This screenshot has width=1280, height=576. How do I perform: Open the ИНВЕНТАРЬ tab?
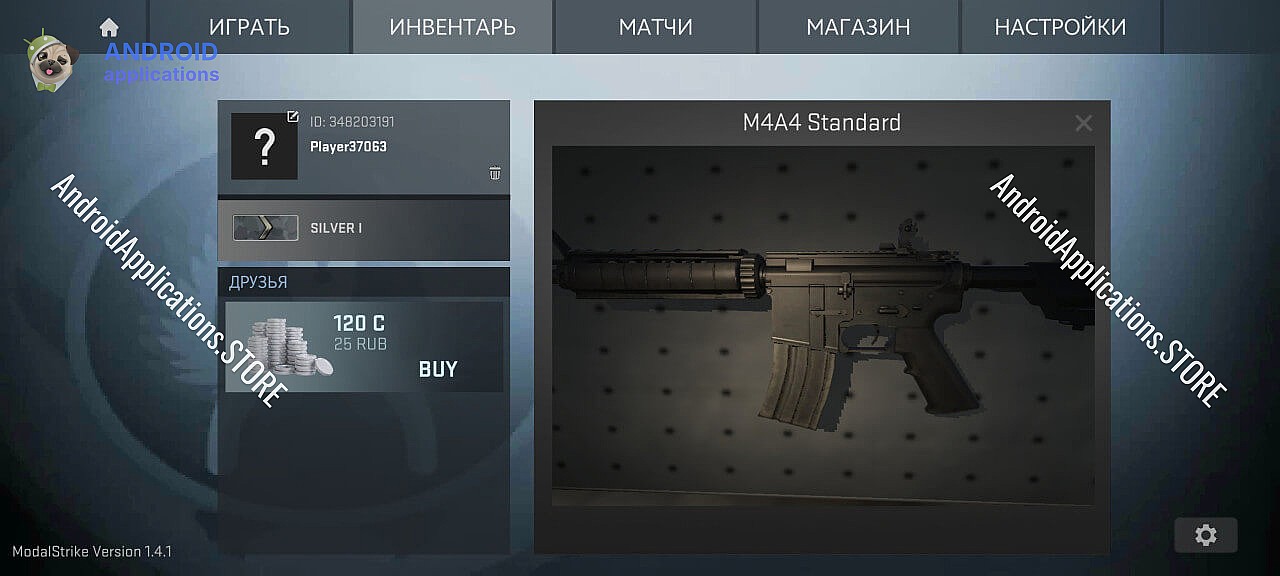[x=452, y=27]
